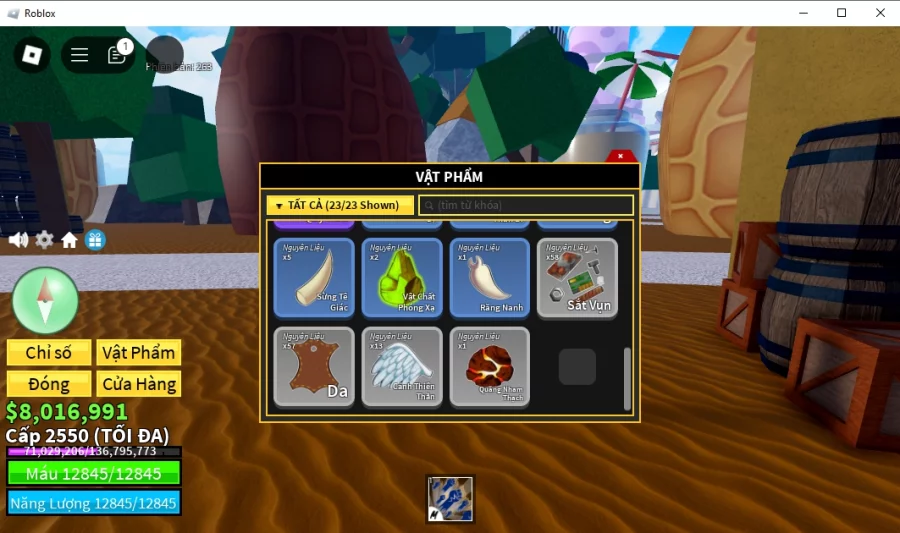The image size is (900, 533).
Task: Close the Vật Phẩm inventory window
Action: click(x=620, y=156)
